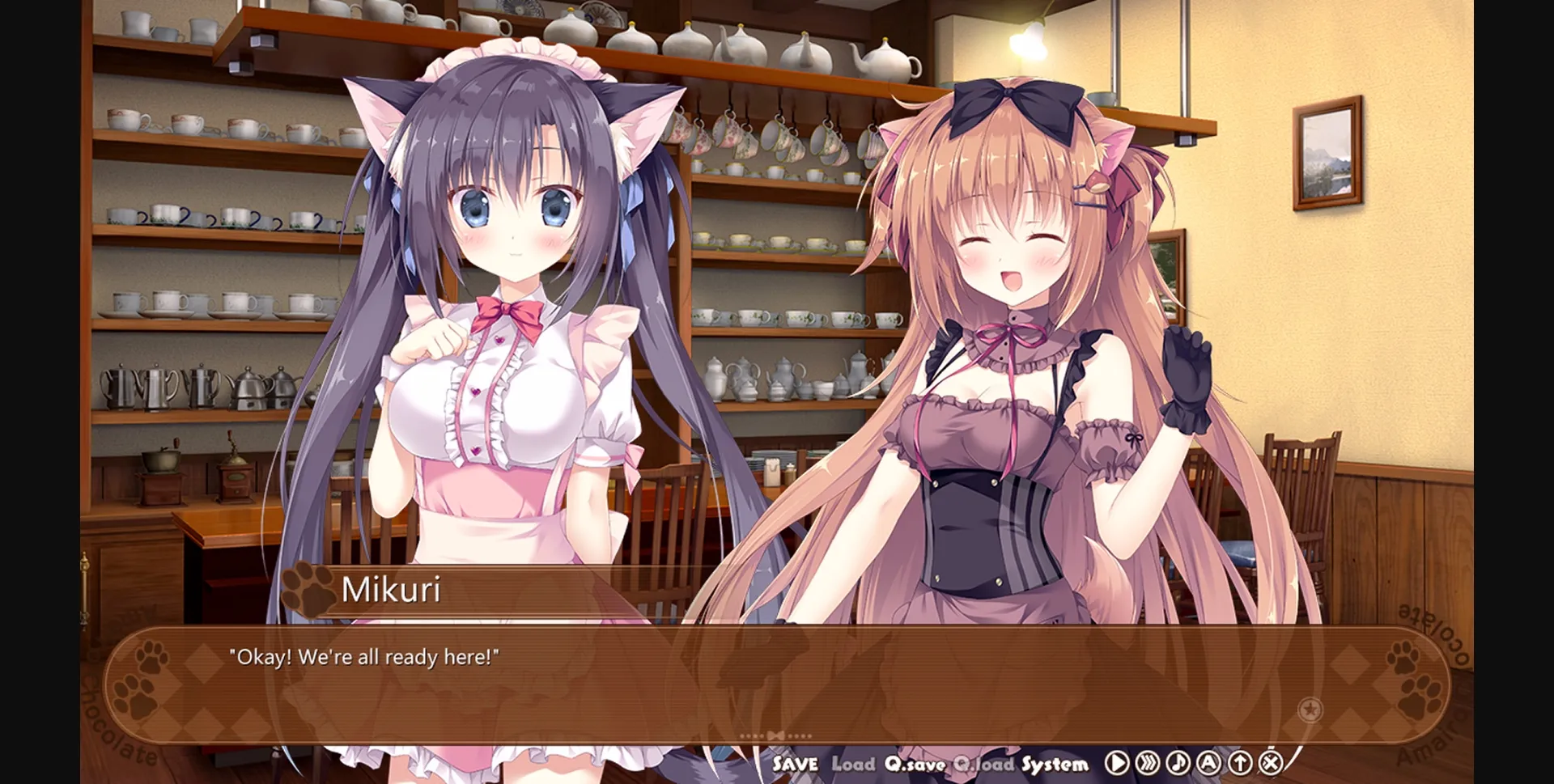The height and width of the screenshot is (784, 1554).
Task: Open sound options via the music note icon
Action: (x=1177, y=762)
